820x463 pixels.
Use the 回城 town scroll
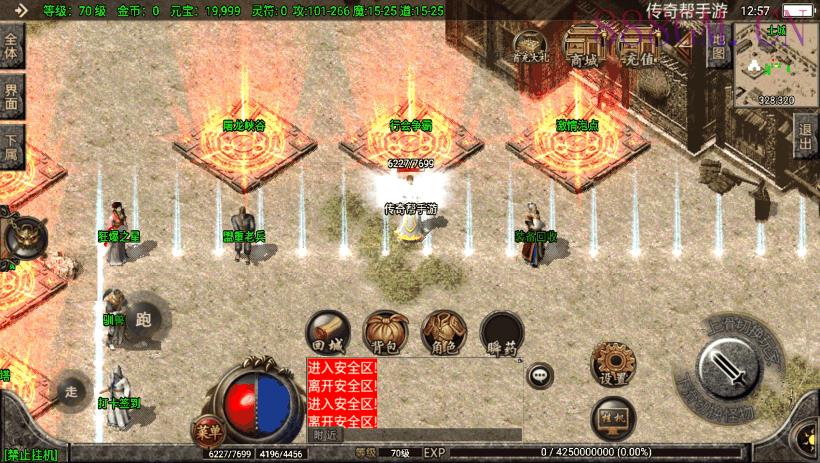click(327, 331)
